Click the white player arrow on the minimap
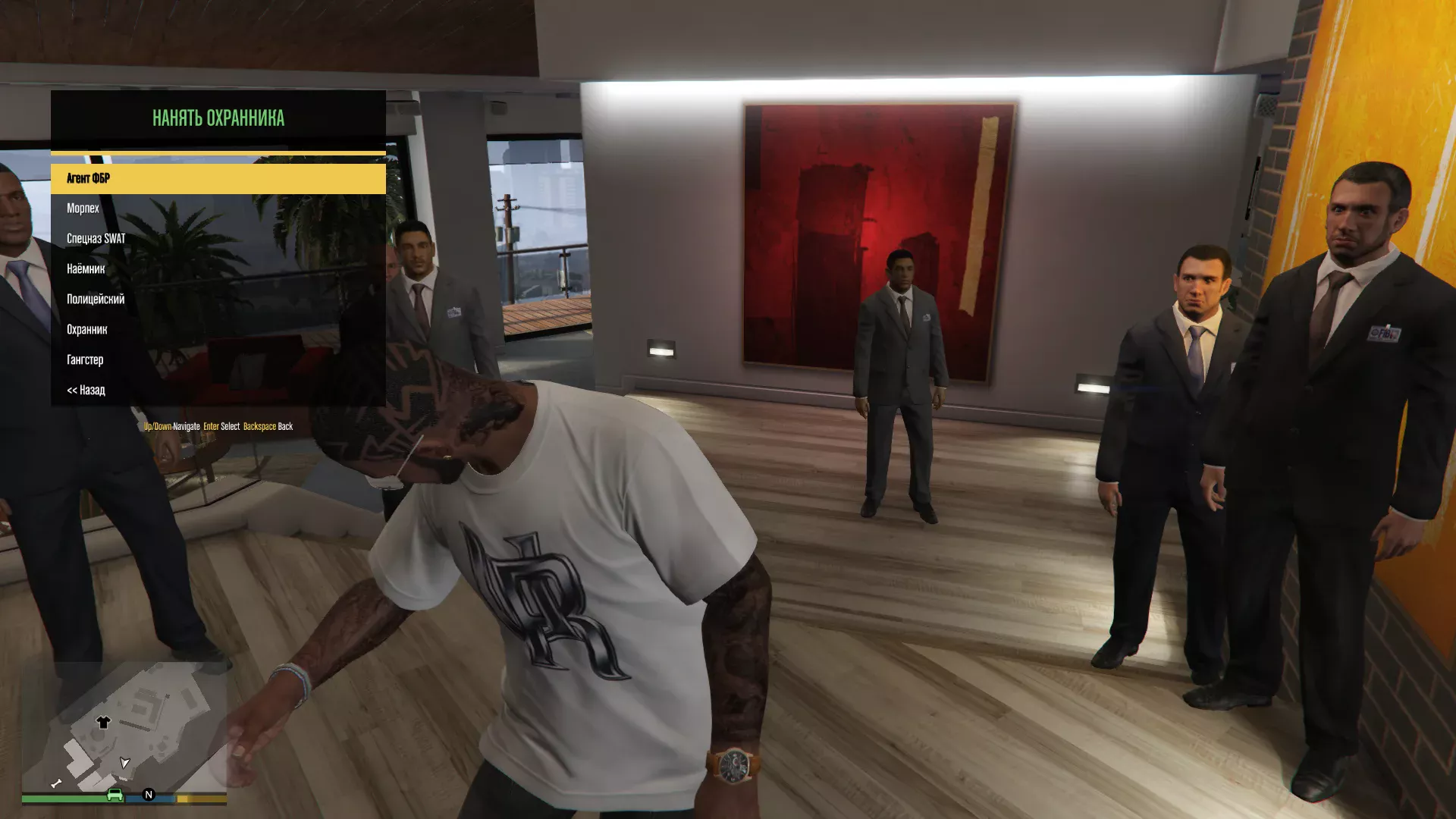1456x819 pixels. coord(124,764)
